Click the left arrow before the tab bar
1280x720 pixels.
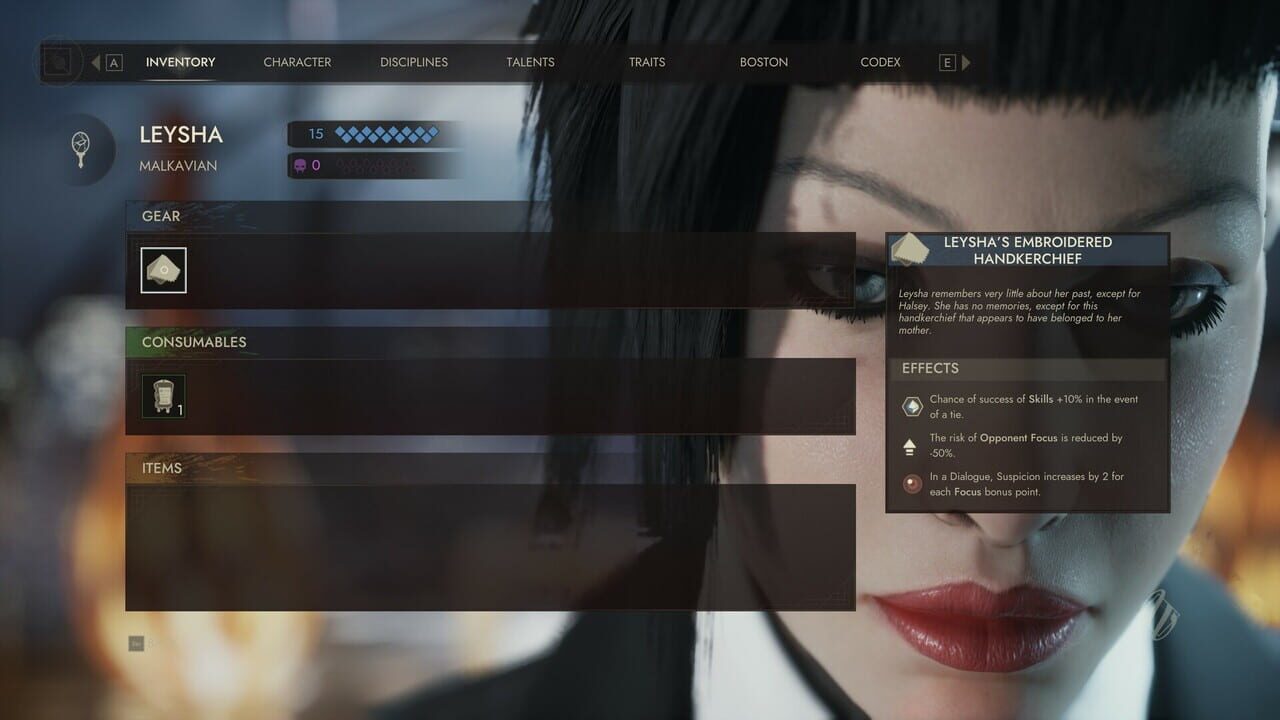(x=95, y=61)
